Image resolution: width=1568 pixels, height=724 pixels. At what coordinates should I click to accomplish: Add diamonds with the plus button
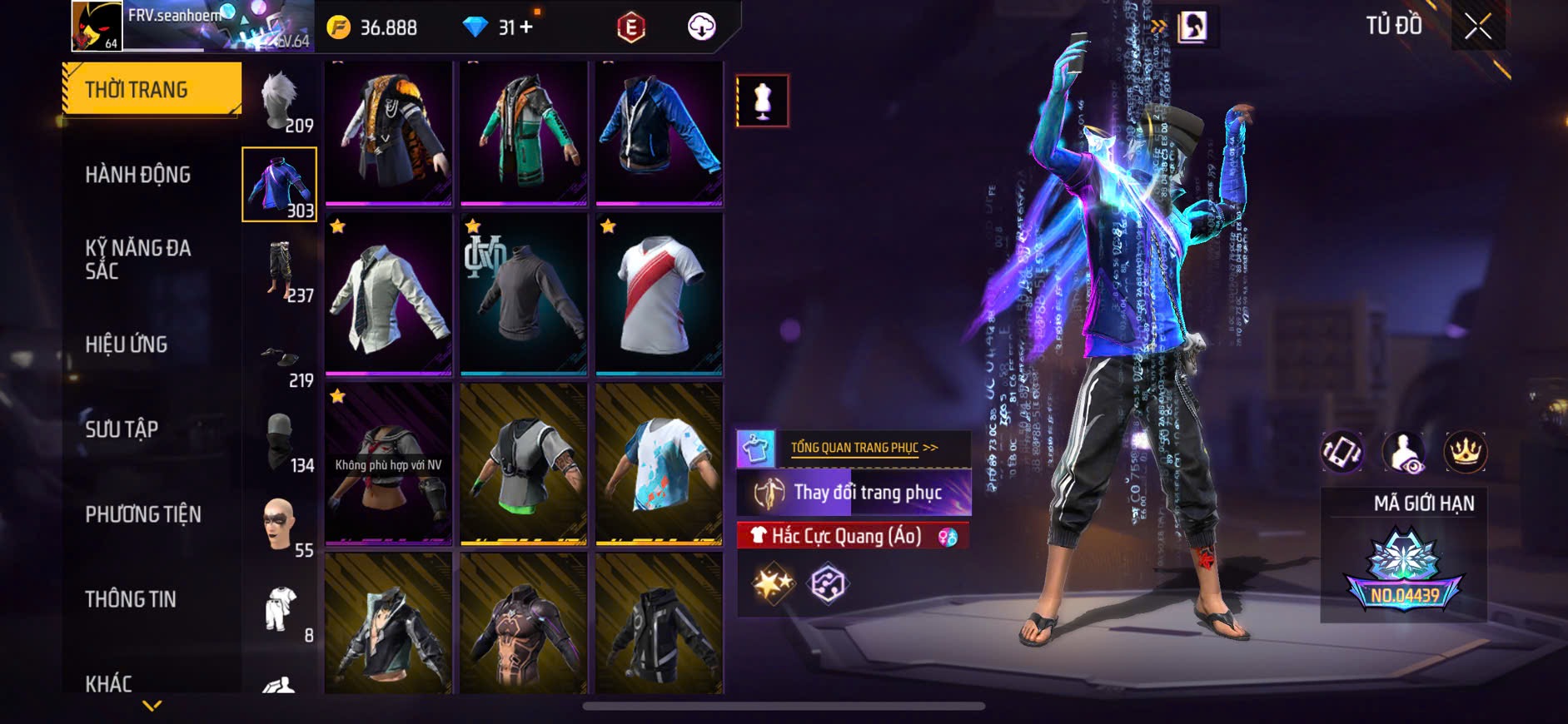tap(526, 27)
